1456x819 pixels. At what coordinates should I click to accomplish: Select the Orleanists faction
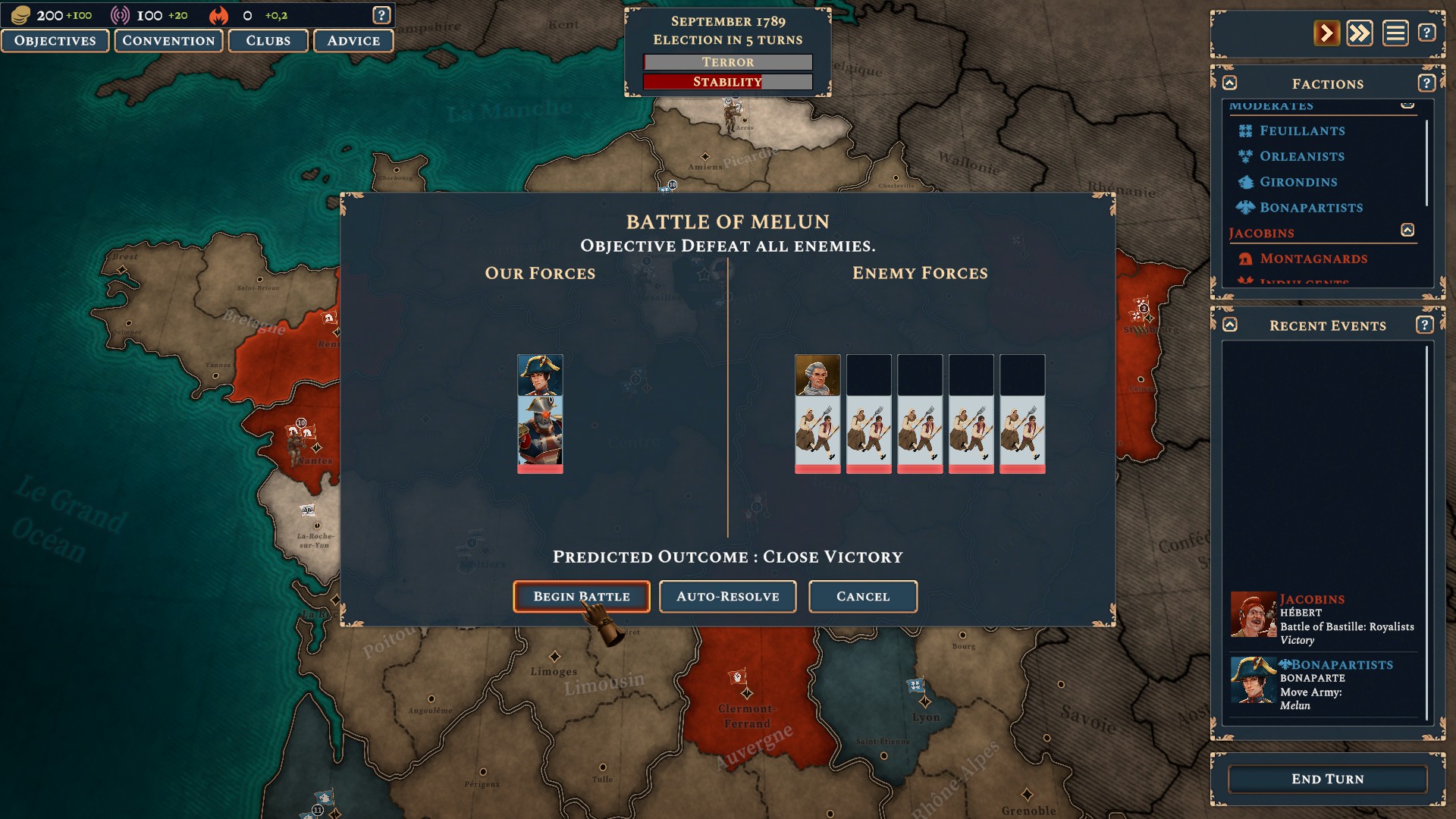[1302, 156]
